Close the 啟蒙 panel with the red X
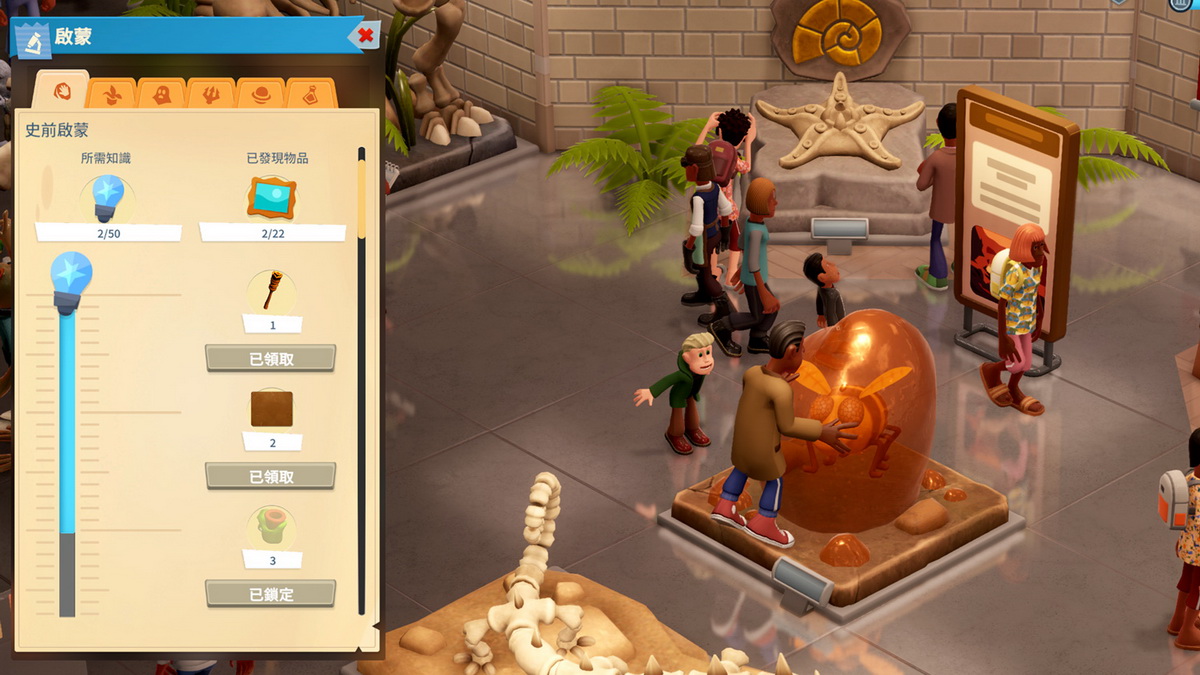 (366, 36)
